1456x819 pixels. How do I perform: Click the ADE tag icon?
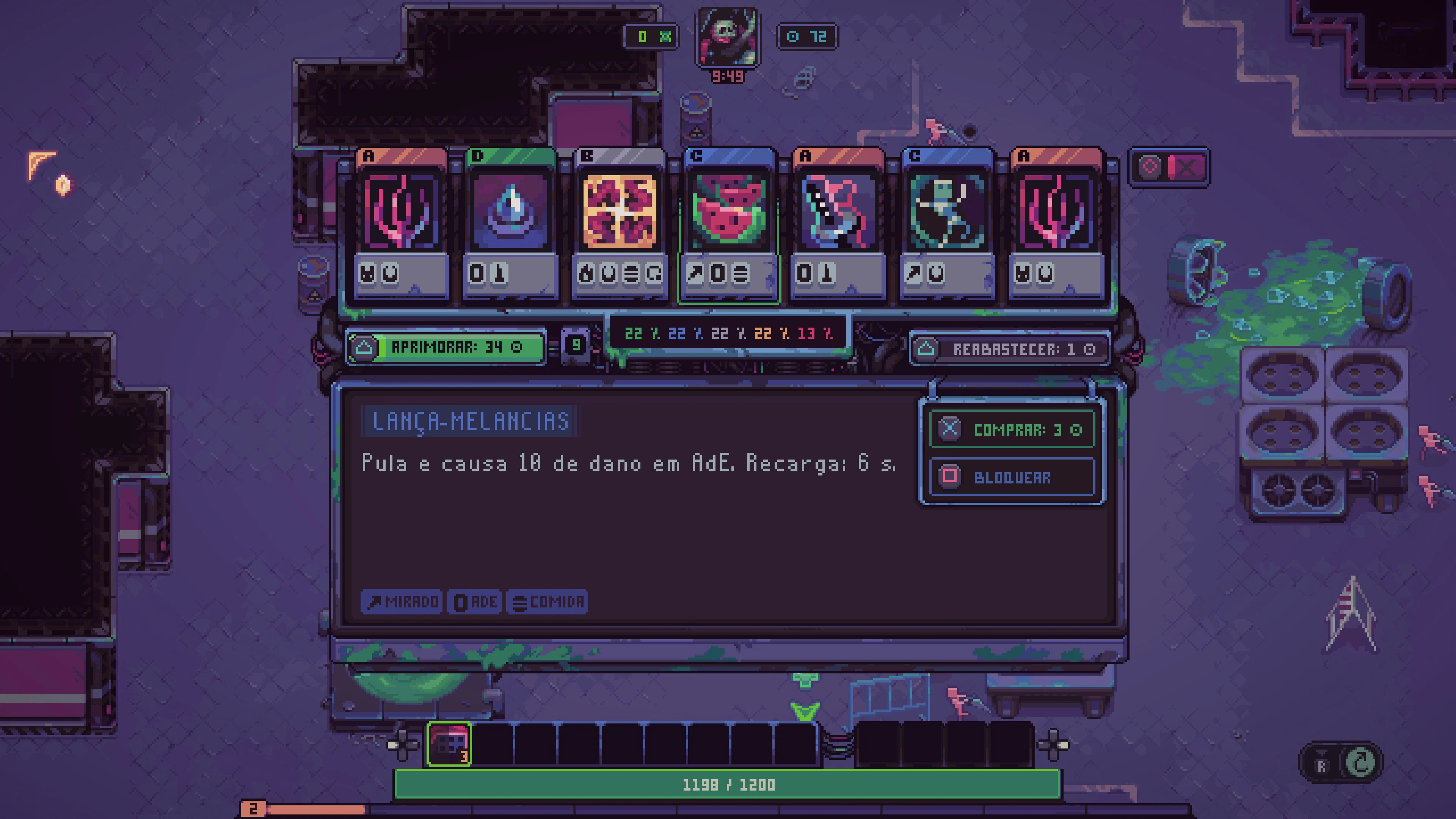(475, 602)
